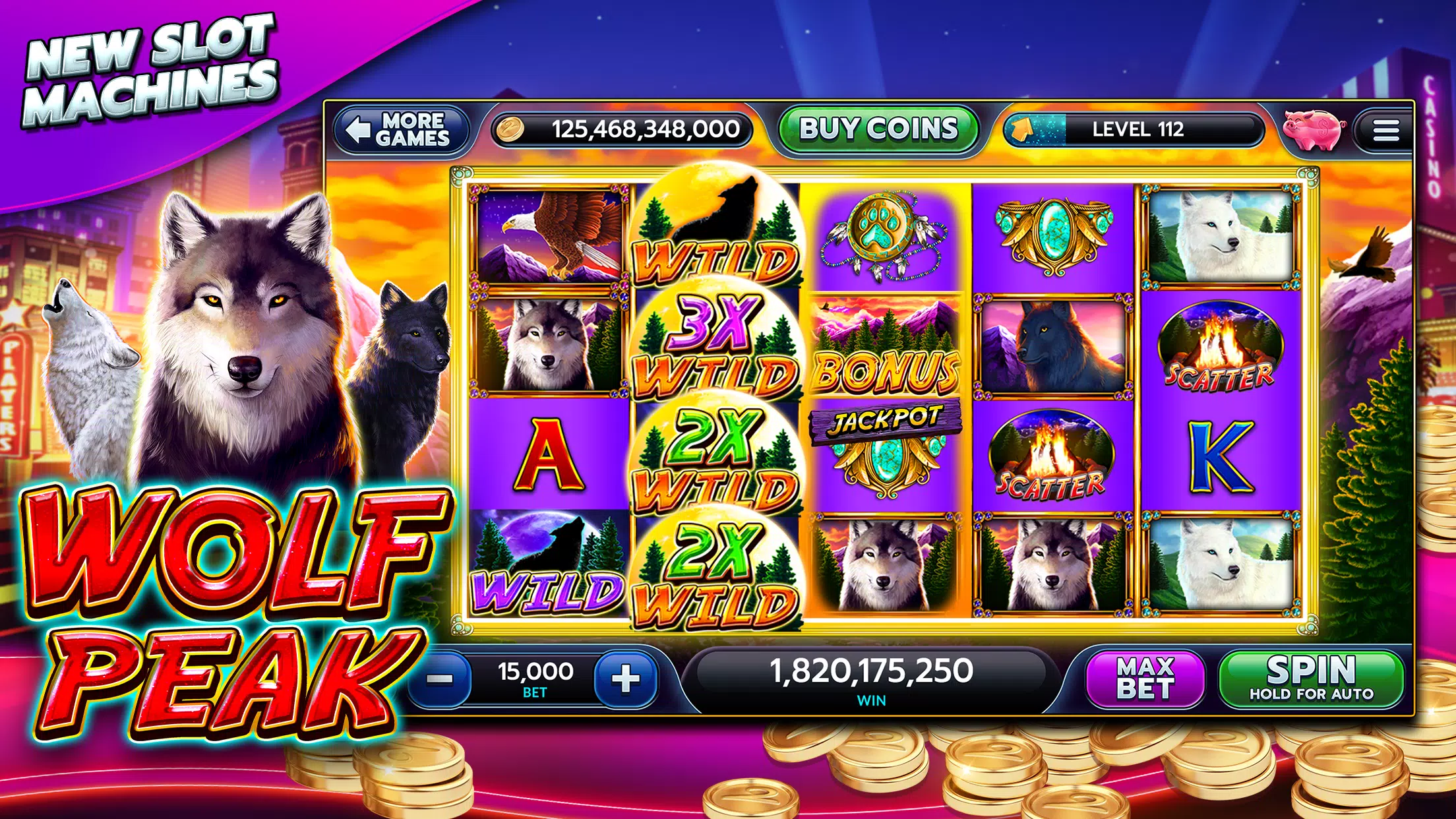Screen dimensions: 1456x819
Task: Click Buy Coins
Action: (x=878, y=130)
